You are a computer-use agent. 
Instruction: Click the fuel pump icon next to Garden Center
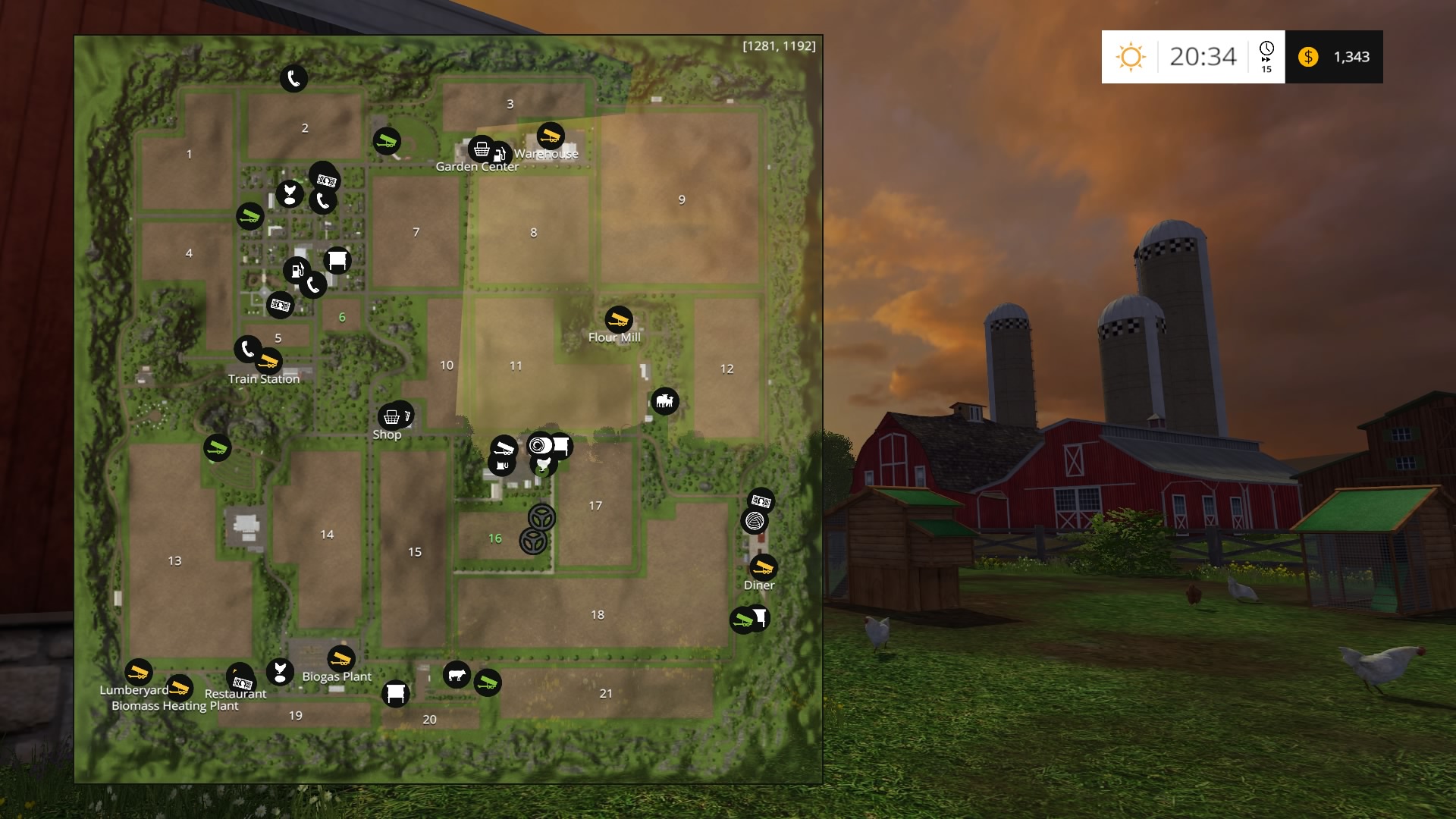click(x=499, y=154)
